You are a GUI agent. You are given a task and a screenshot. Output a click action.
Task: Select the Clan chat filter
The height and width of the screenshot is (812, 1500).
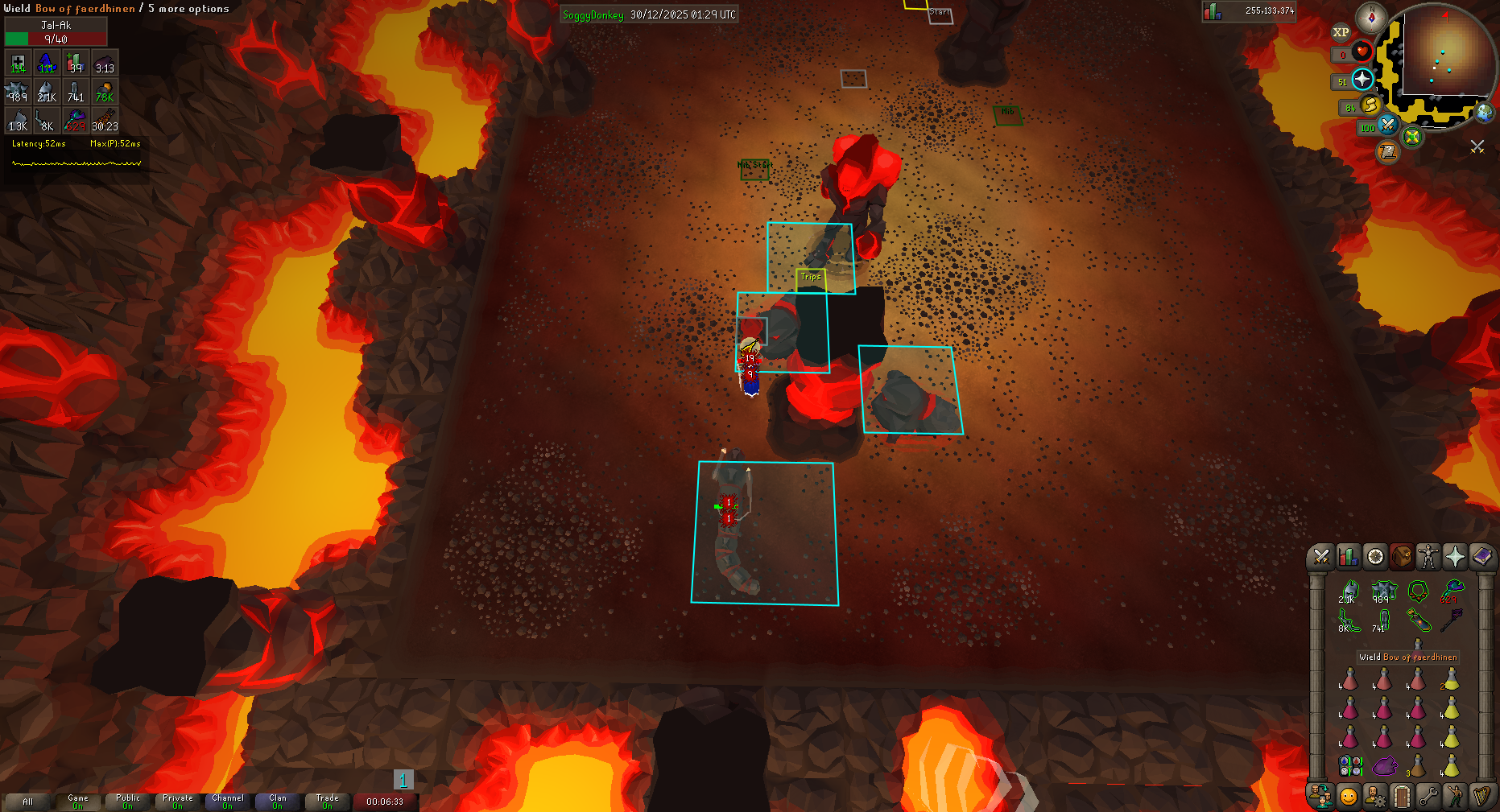[278, 802]
